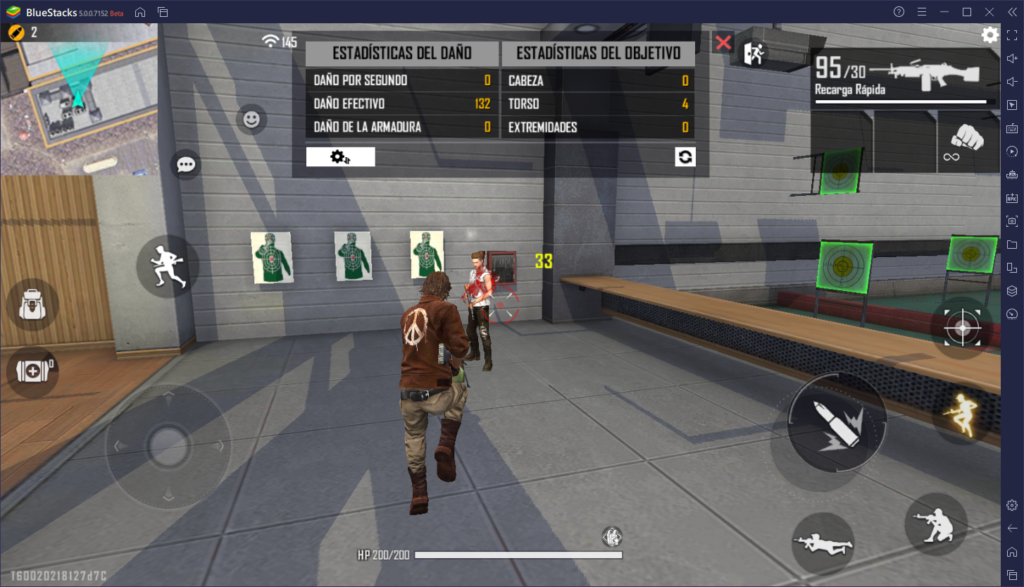Open the emote smiley menu

[251, 120]
